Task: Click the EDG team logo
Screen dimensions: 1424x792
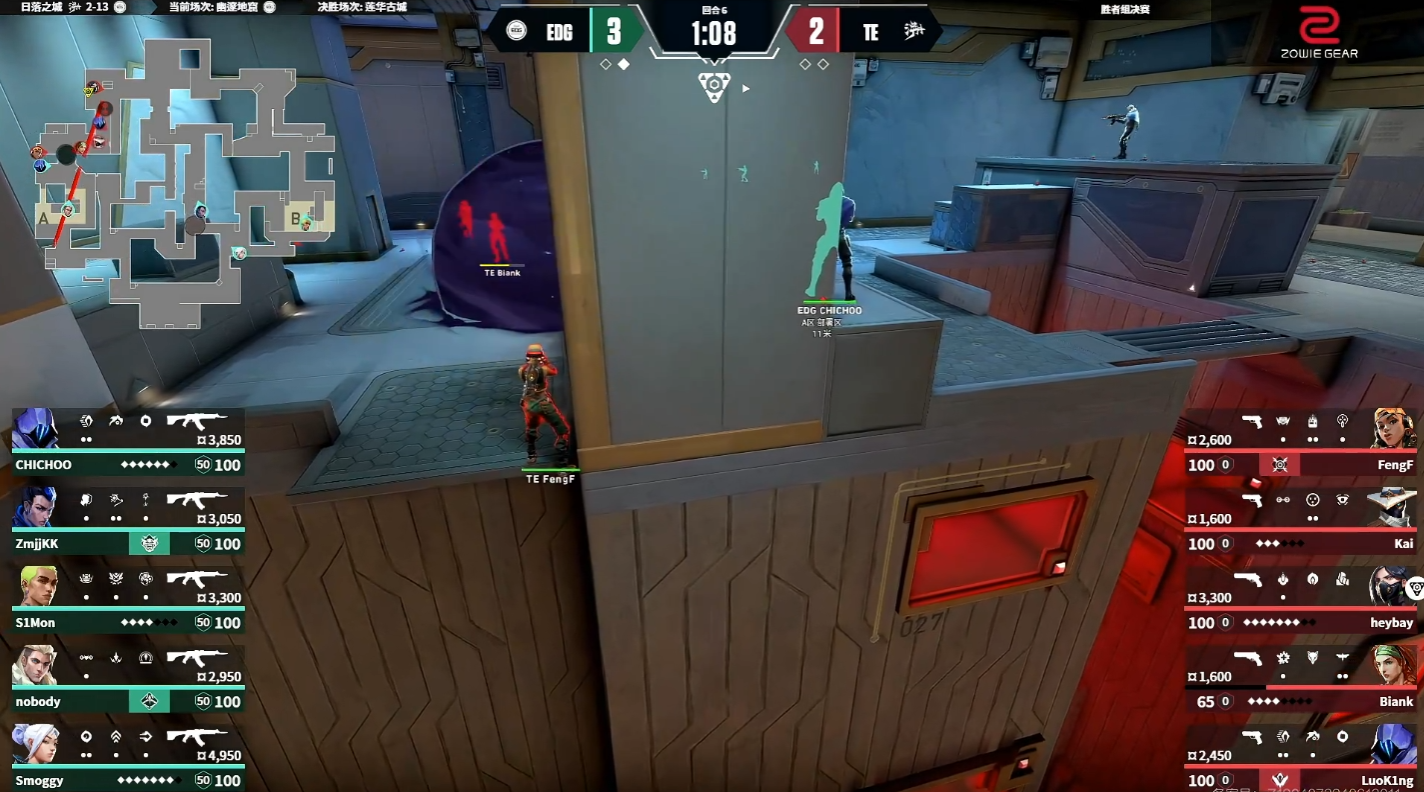Action: tap(516, 31)
